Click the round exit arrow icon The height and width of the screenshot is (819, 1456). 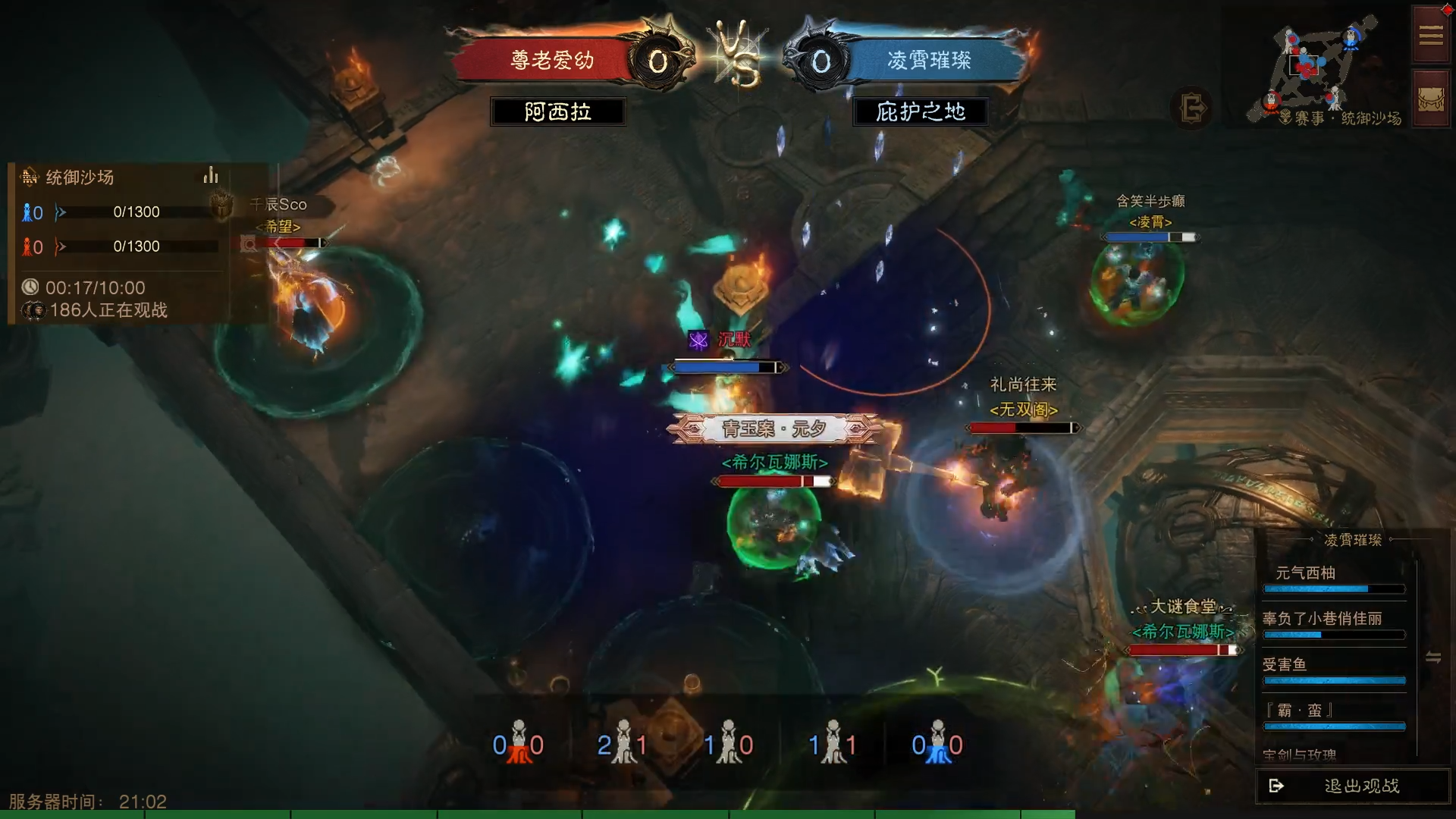[1192, 108]
